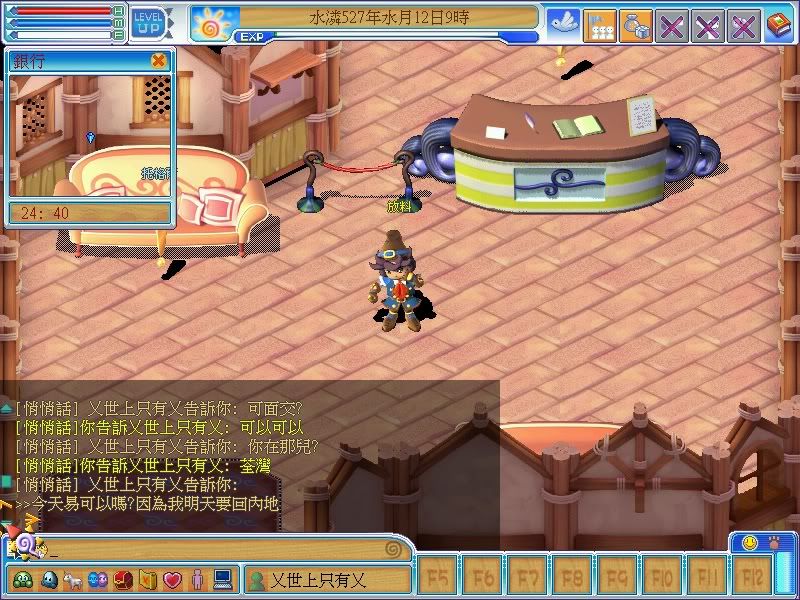The width and height of the screenshot is (800, 600).
Task: Select whisper target 乂世上只有乂
Action: pos(328,579)
